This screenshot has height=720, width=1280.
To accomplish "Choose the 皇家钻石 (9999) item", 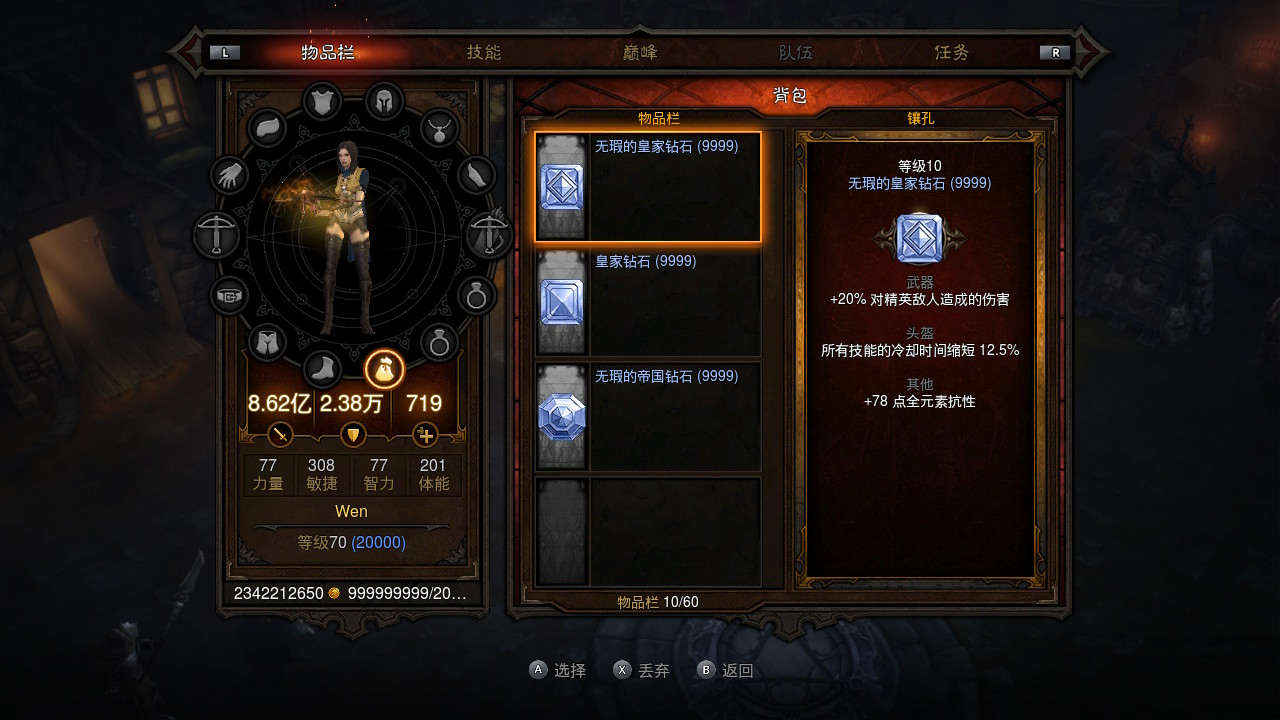I will click(648, 302).
